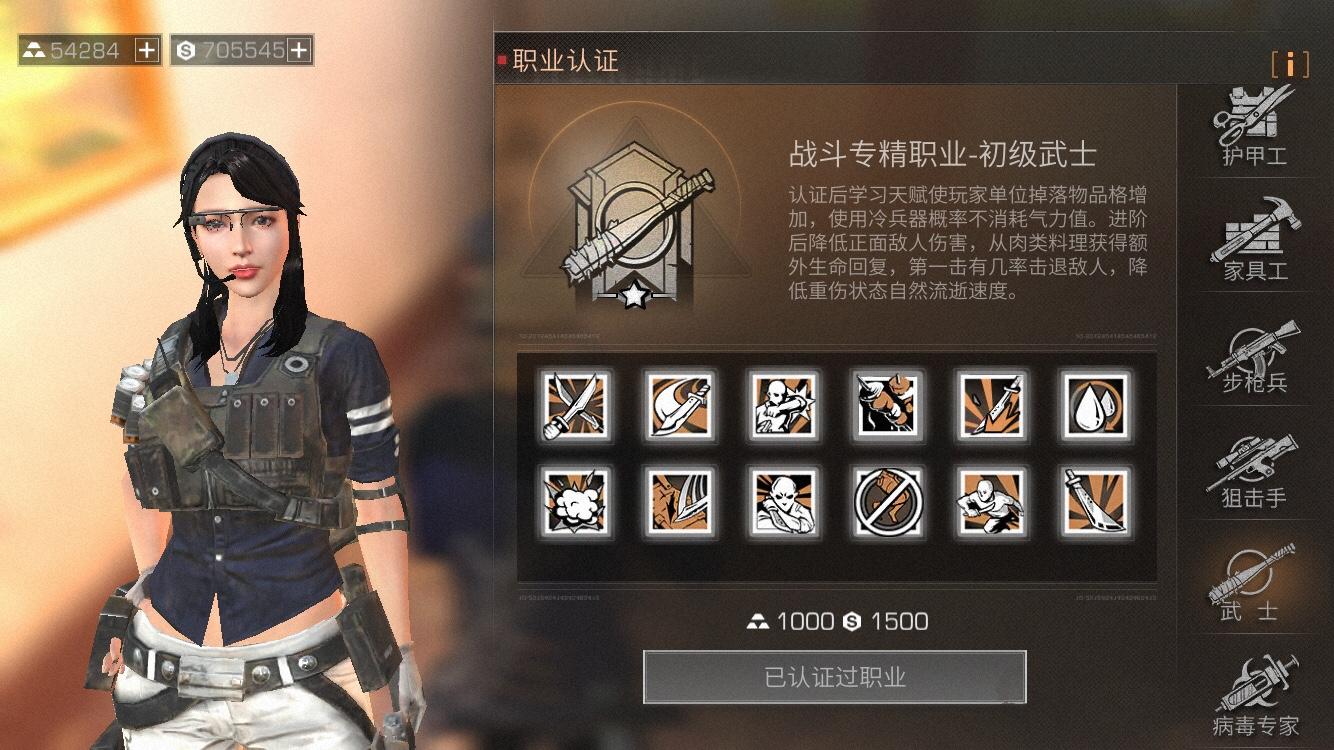Click the 步枪兵 rifleman rifle icon
The image size is (1334, 750).
pyautogui.click(x=1253, y=350)
